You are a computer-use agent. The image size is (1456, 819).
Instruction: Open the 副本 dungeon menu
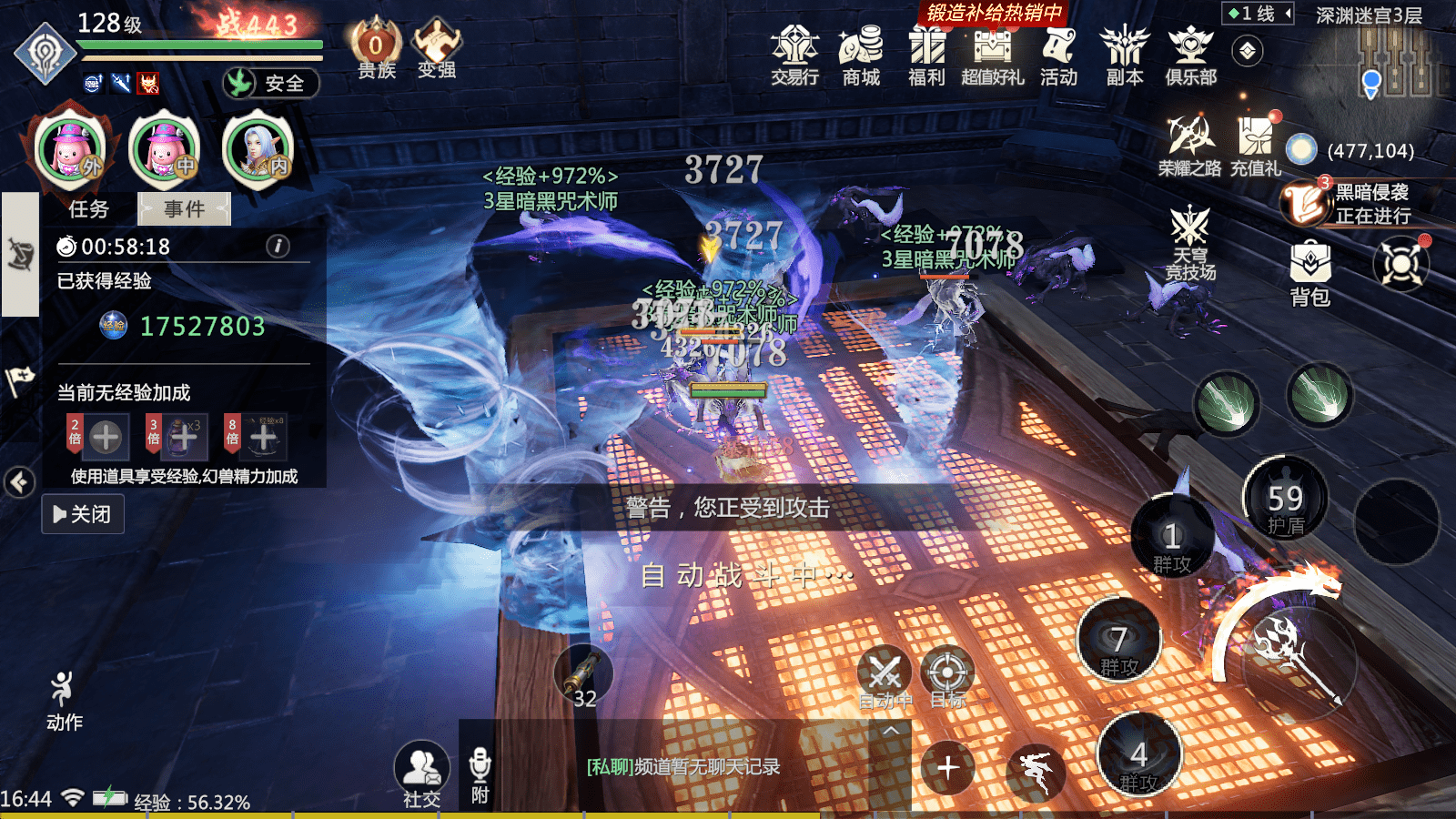(1125, 54)
